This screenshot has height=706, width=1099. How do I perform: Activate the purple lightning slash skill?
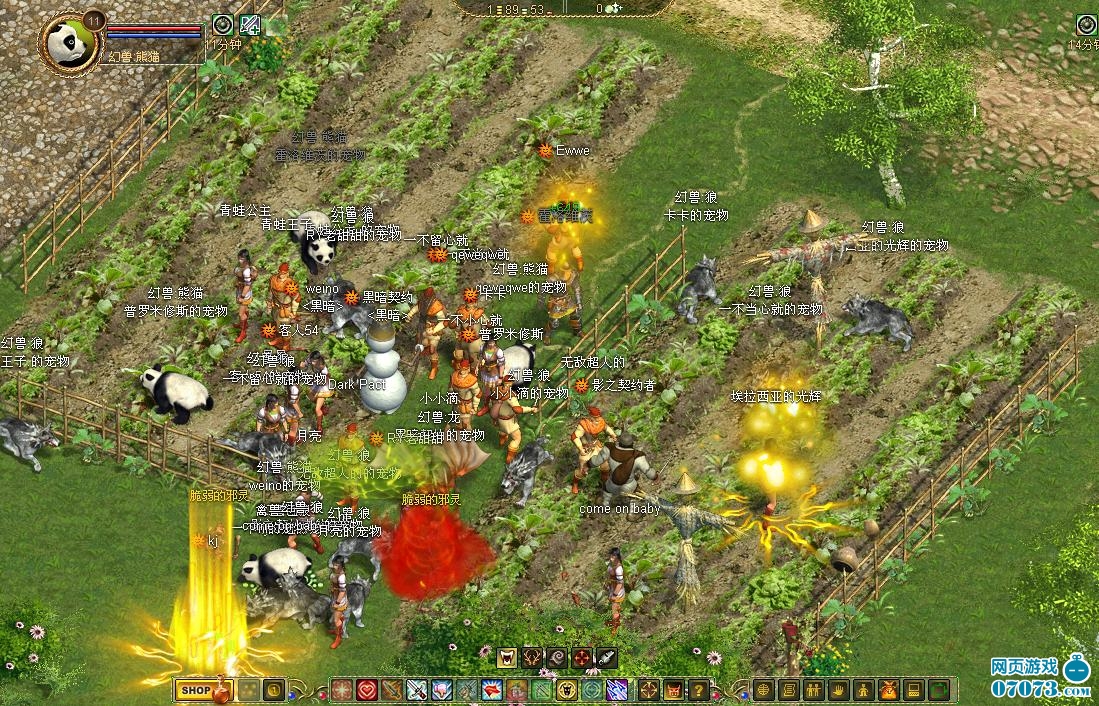[618, 690]
